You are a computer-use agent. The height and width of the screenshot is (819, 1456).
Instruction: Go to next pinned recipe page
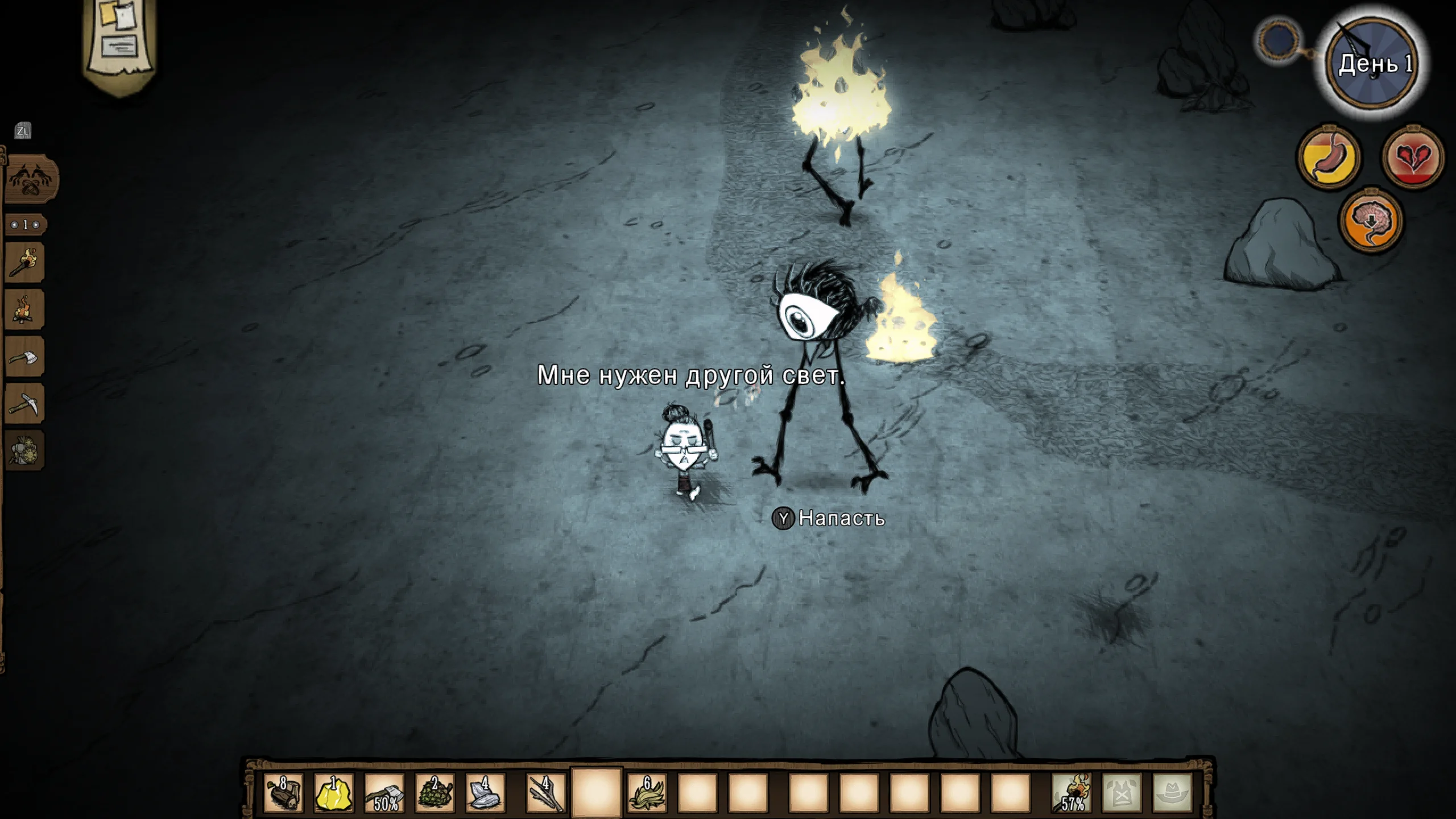[x=36, y=225]
